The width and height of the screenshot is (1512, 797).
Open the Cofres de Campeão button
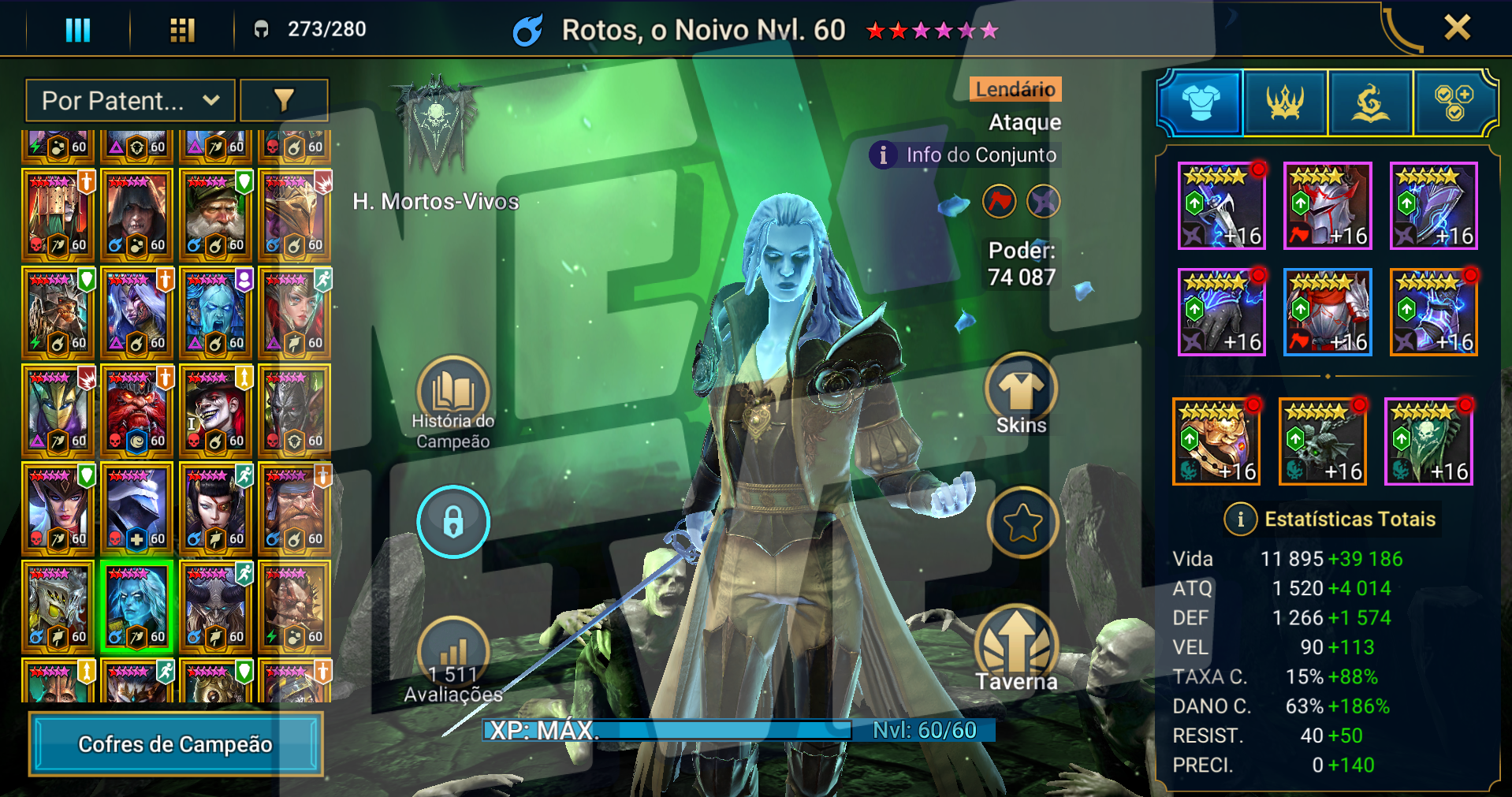click(x=176, y=743)
